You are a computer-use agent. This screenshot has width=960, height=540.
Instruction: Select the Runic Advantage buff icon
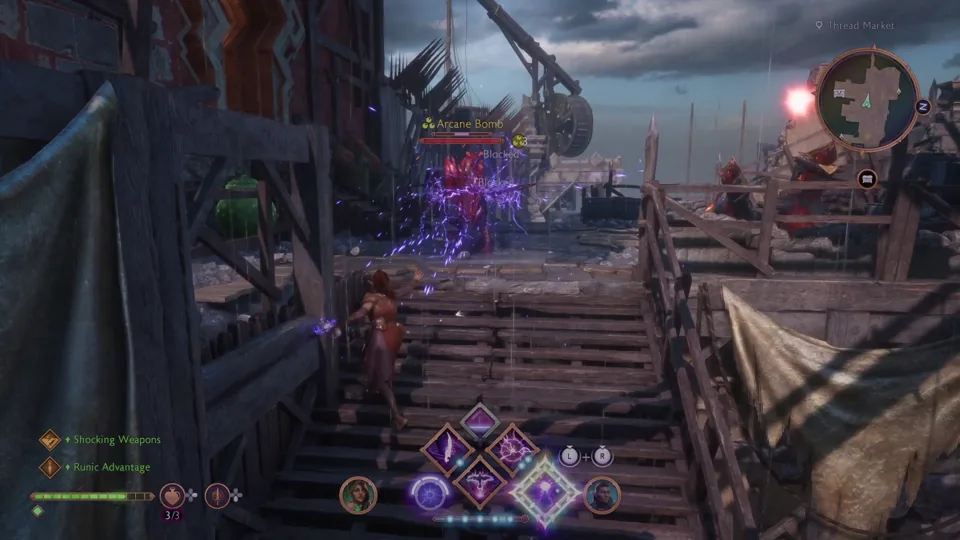pyautogui.click(x=50, y=466)
